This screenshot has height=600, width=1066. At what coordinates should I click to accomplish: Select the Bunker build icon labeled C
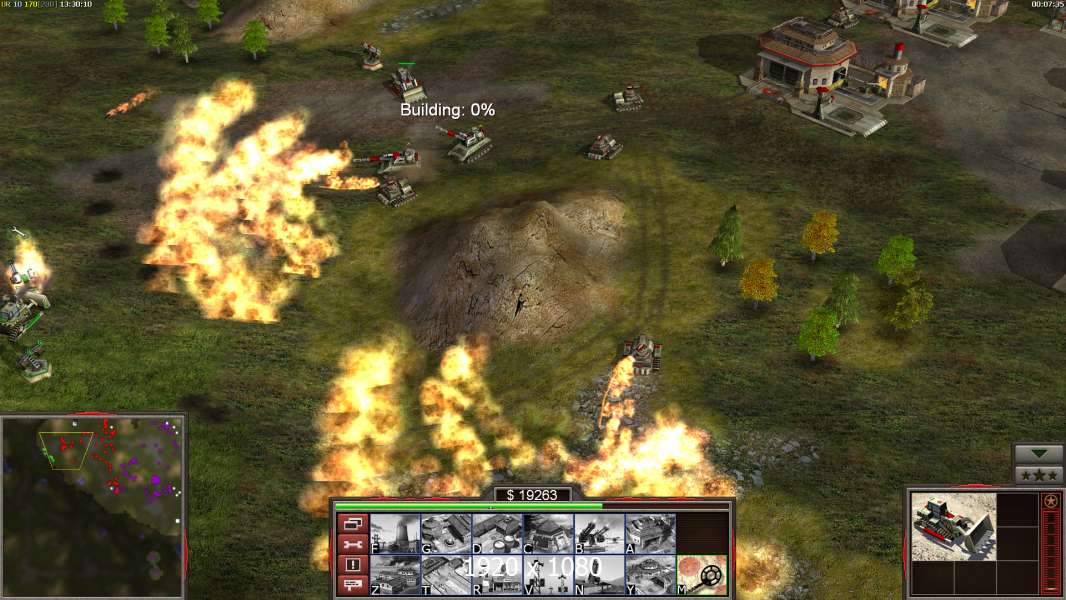[548, 533]
